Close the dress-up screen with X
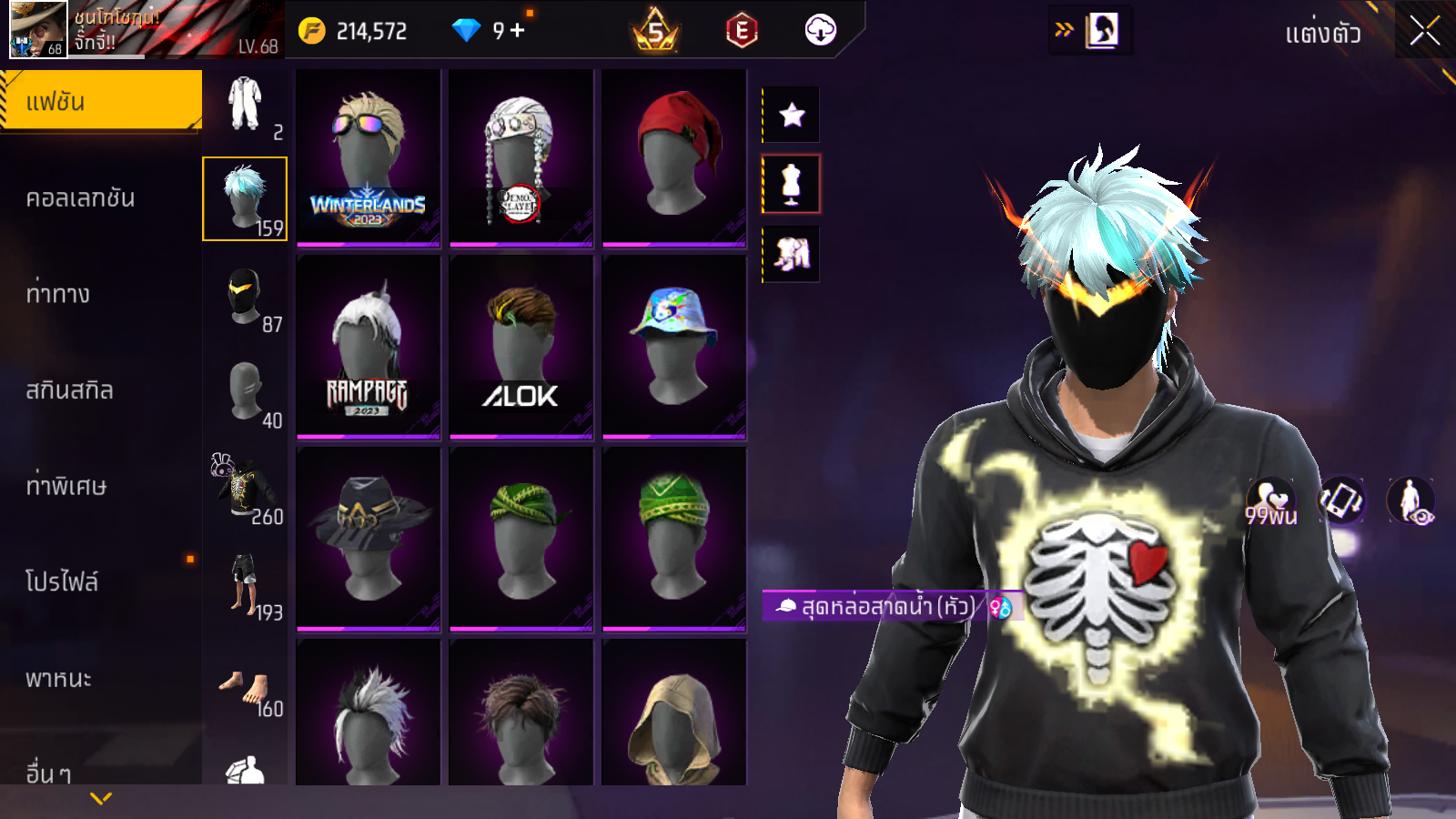1456x819 pixels. point(1424,31)
